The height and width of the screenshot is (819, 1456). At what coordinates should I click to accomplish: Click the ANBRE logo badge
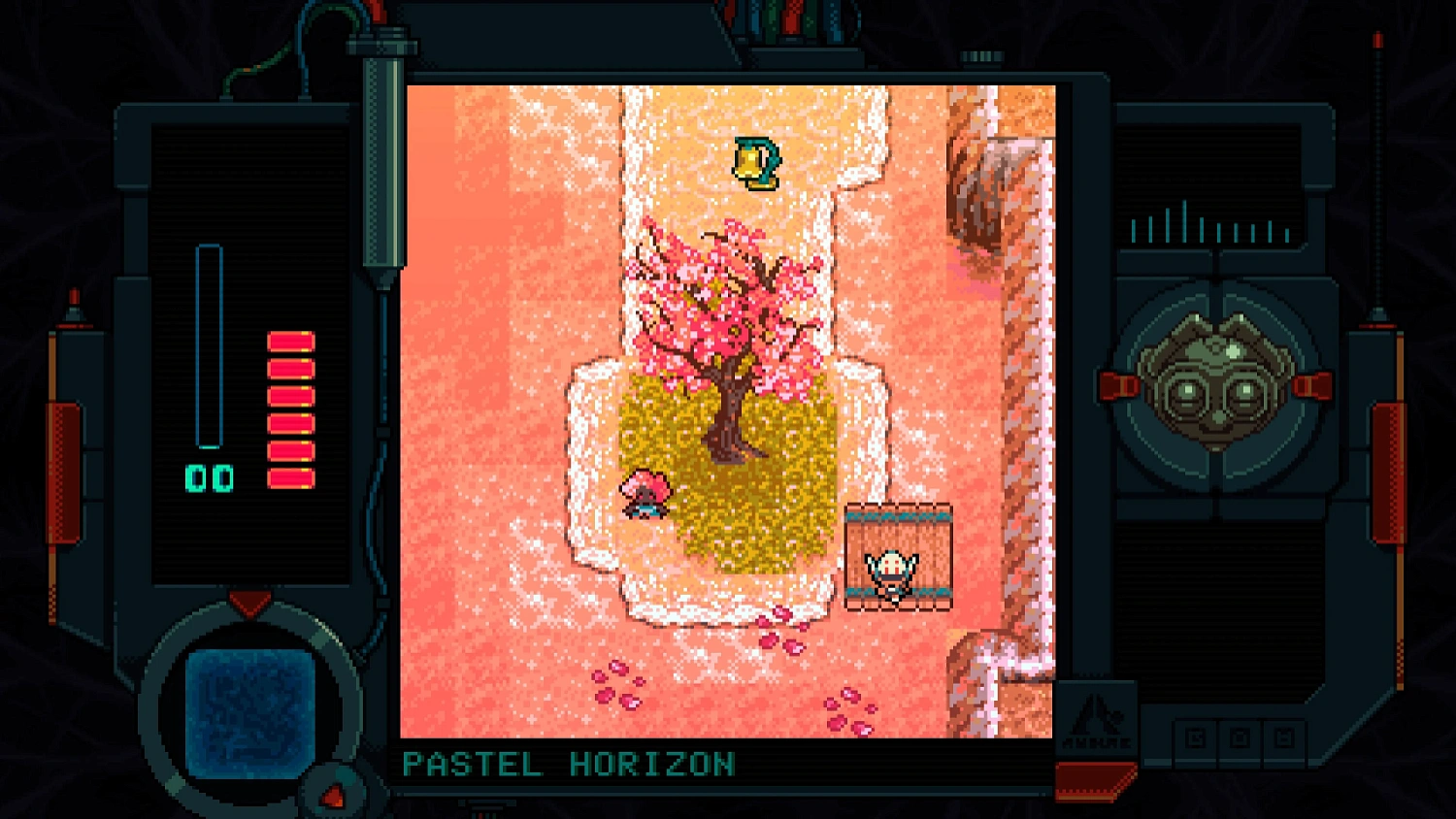coord(1099,720)
